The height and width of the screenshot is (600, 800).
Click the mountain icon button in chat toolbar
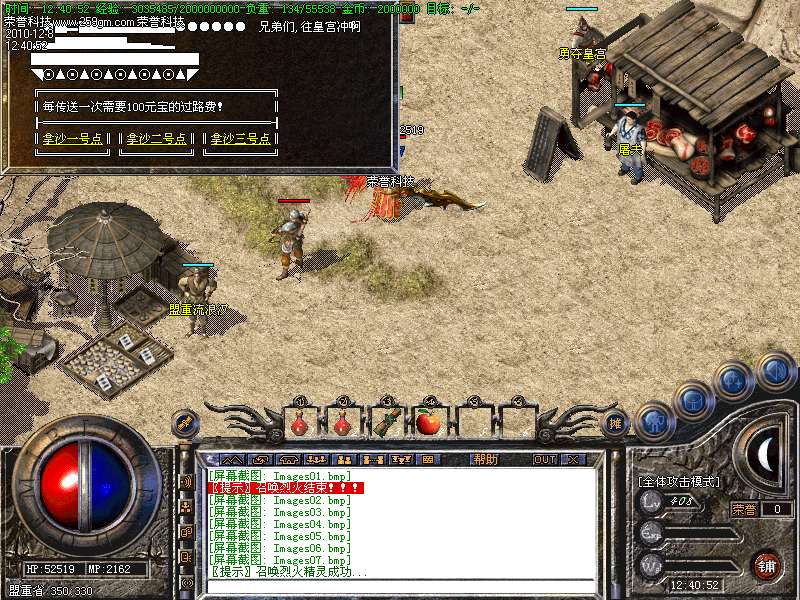pos(231,459)
